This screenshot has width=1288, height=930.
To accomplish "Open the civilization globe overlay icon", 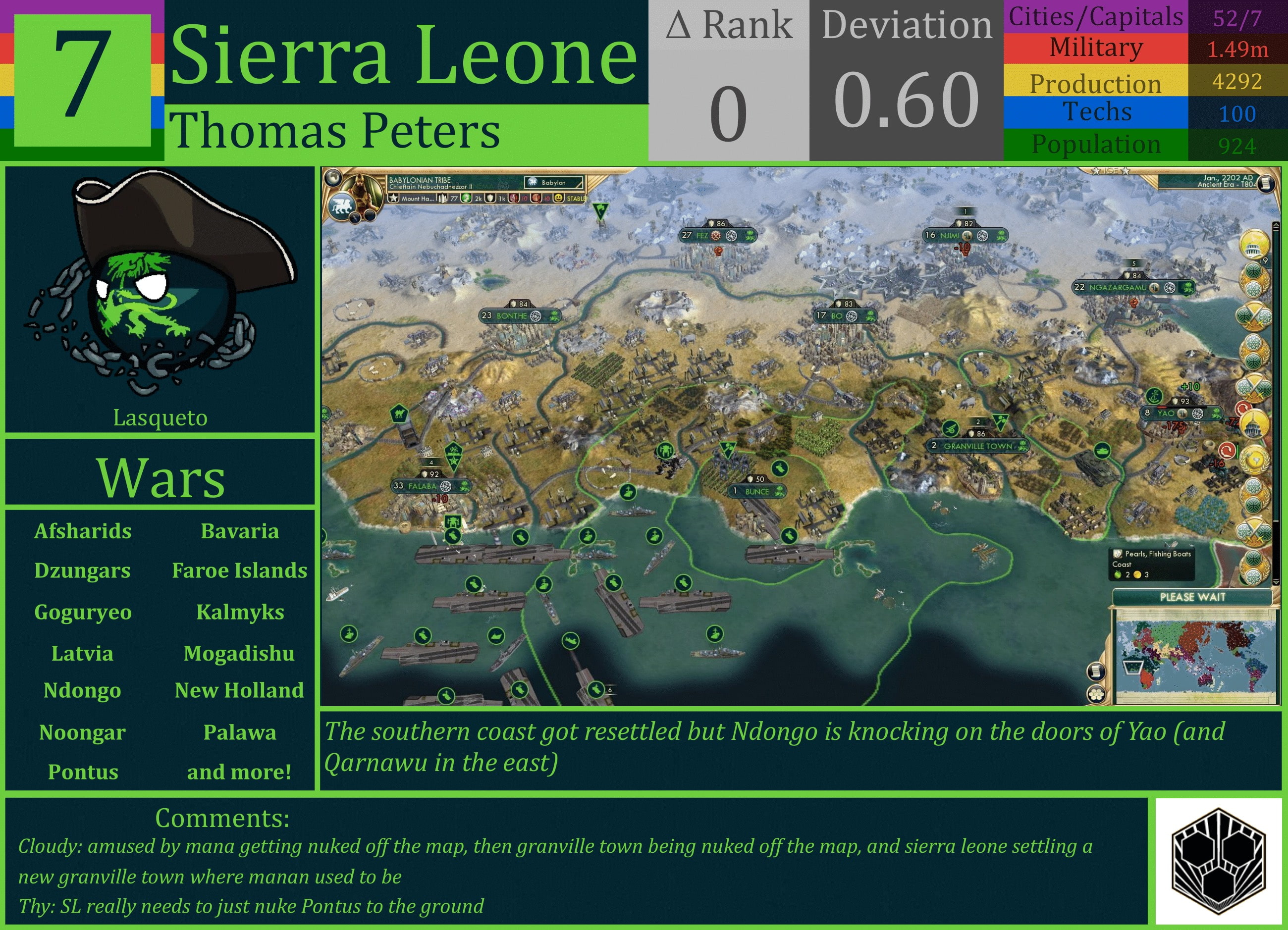I will tap(334, 179).
